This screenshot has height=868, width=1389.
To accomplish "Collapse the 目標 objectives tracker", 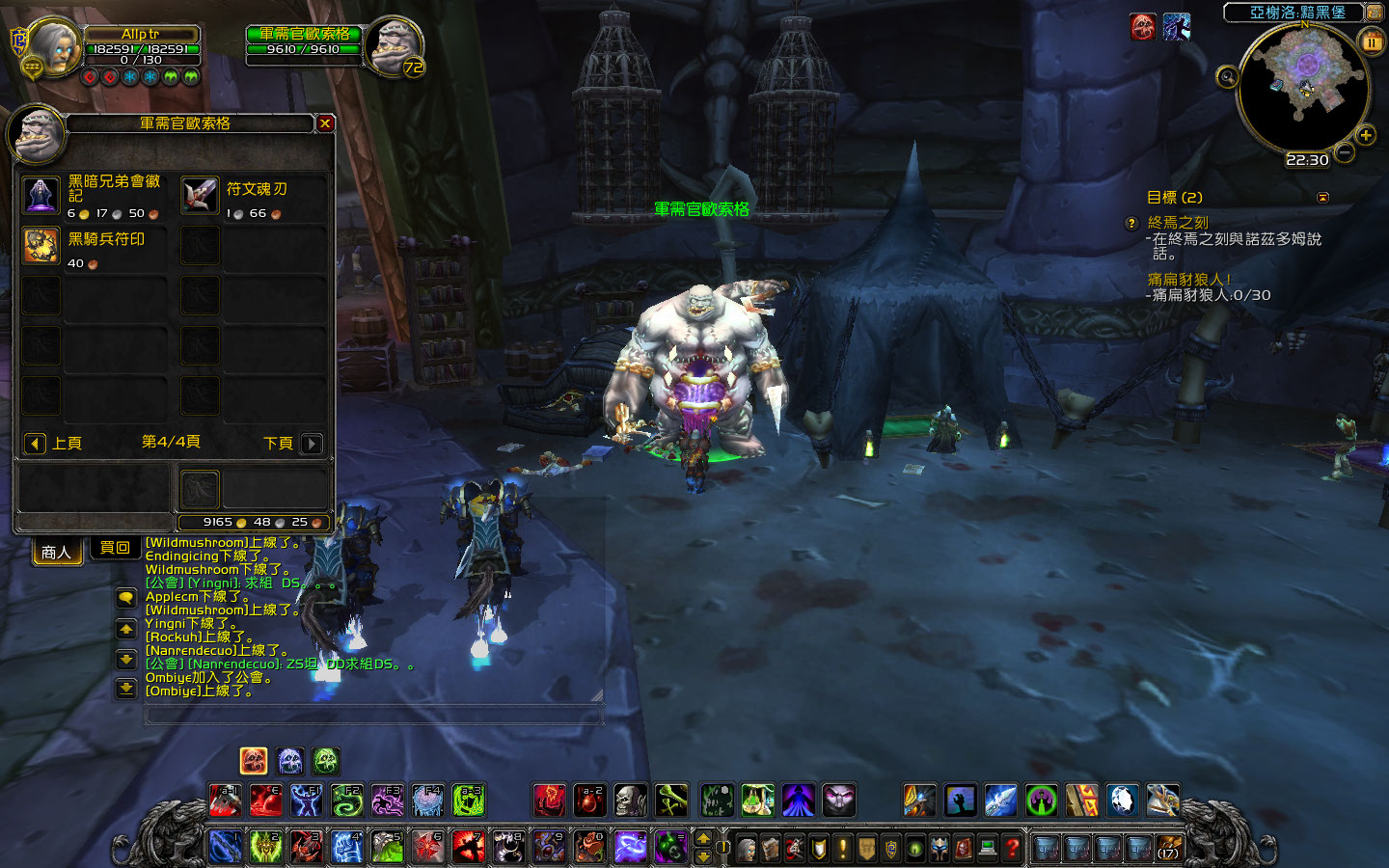I will click(1322, 198).
